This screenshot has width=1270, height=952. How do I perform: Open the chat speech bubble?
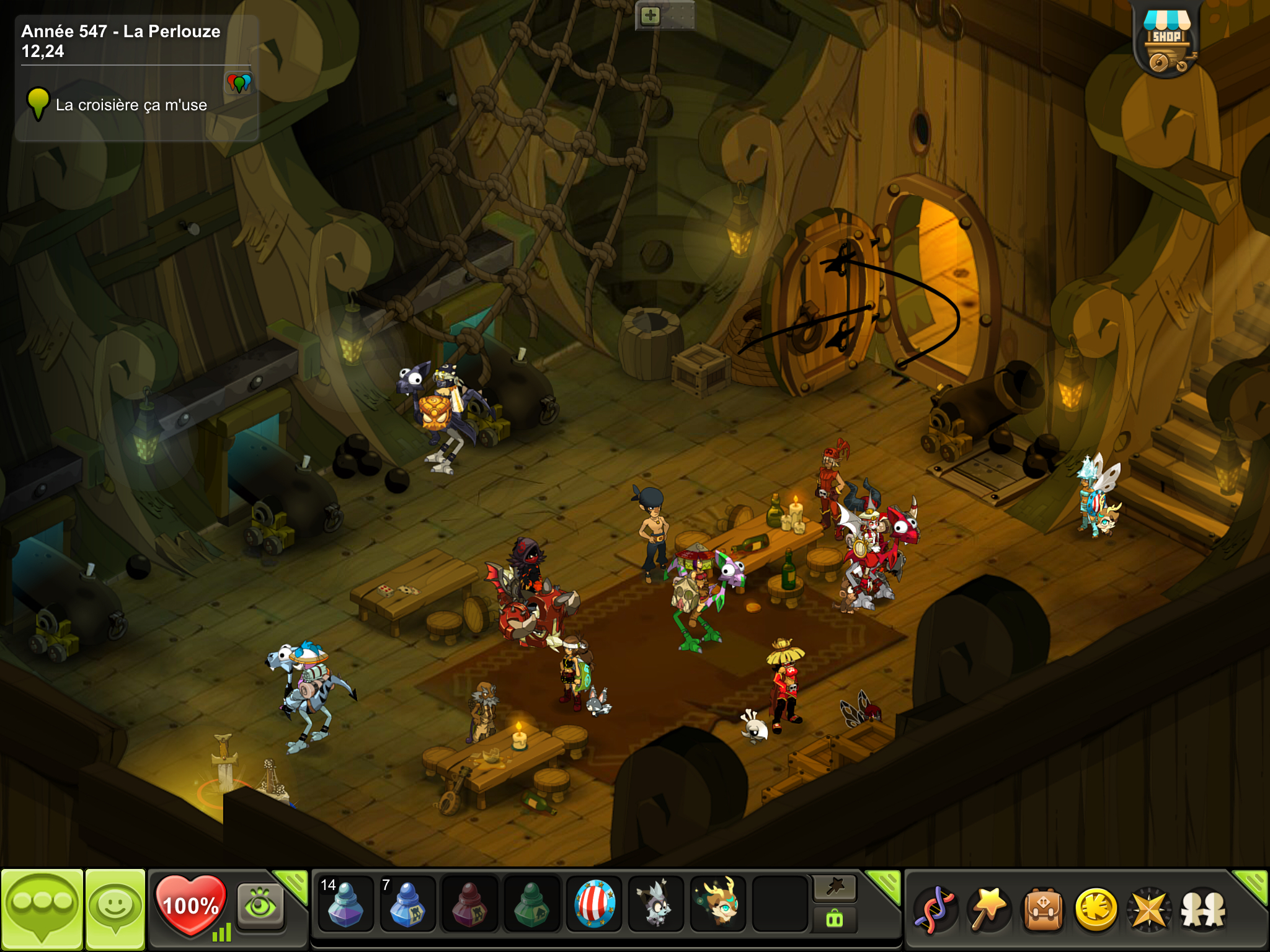pos(42,909)
